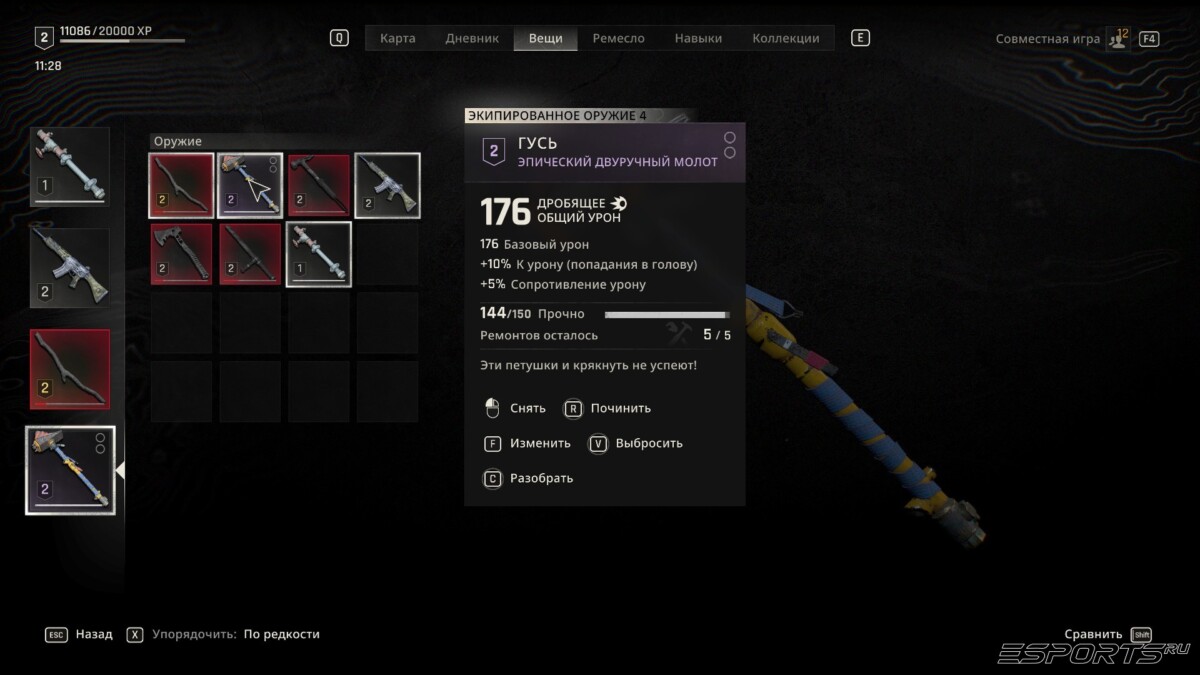Choose the wooden stick in Оружие grid
1200x675 pixels.
pyautogui.click(x=181, y=185)
